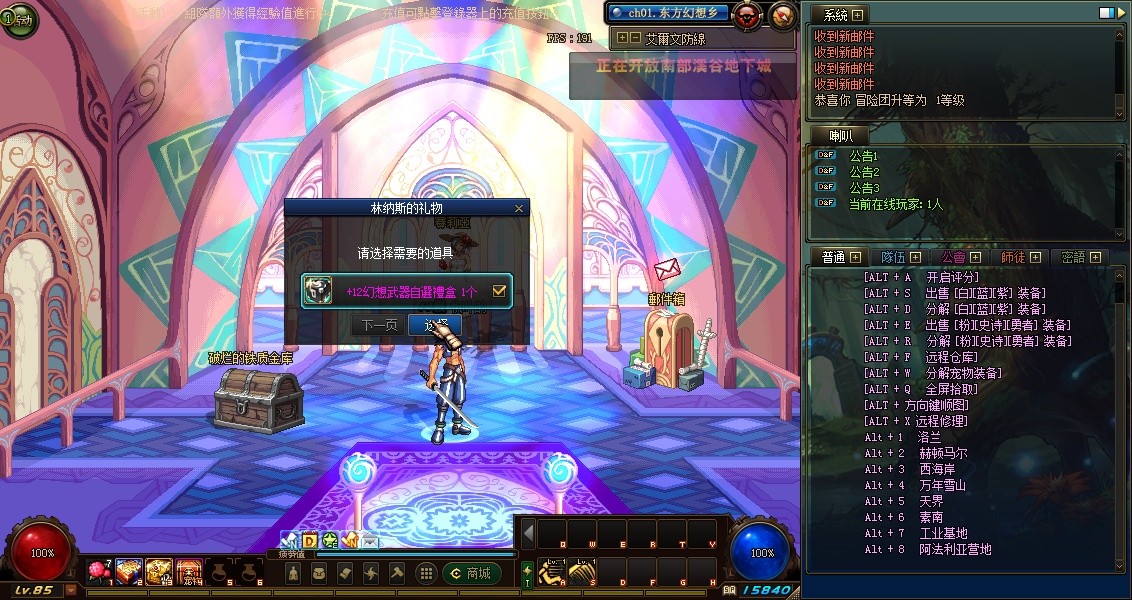Open the 商城 shop
1132x600 pixels.
pyautogui.click(x=471, y=573)
